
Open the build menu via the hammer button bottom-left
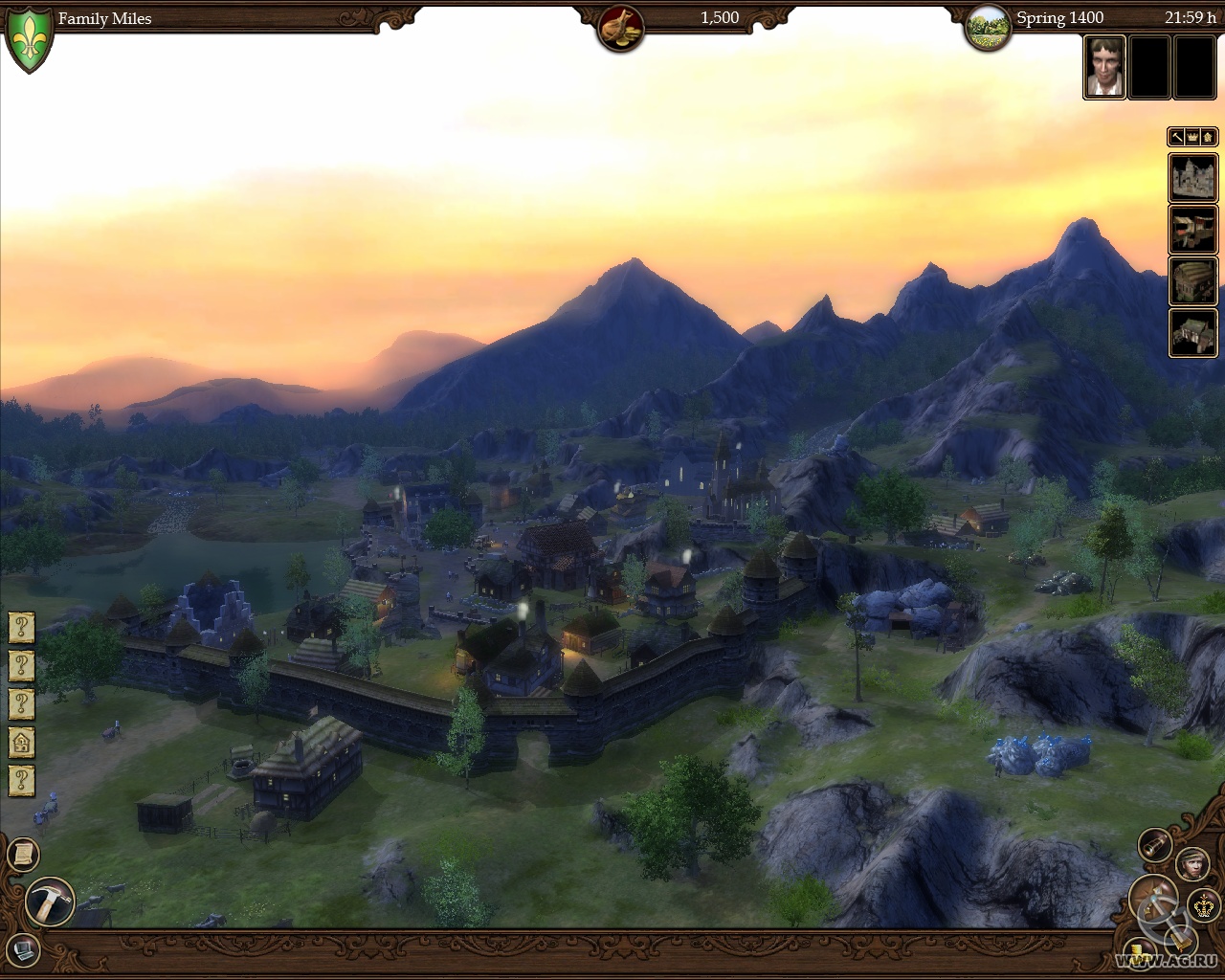click(48, 900)
